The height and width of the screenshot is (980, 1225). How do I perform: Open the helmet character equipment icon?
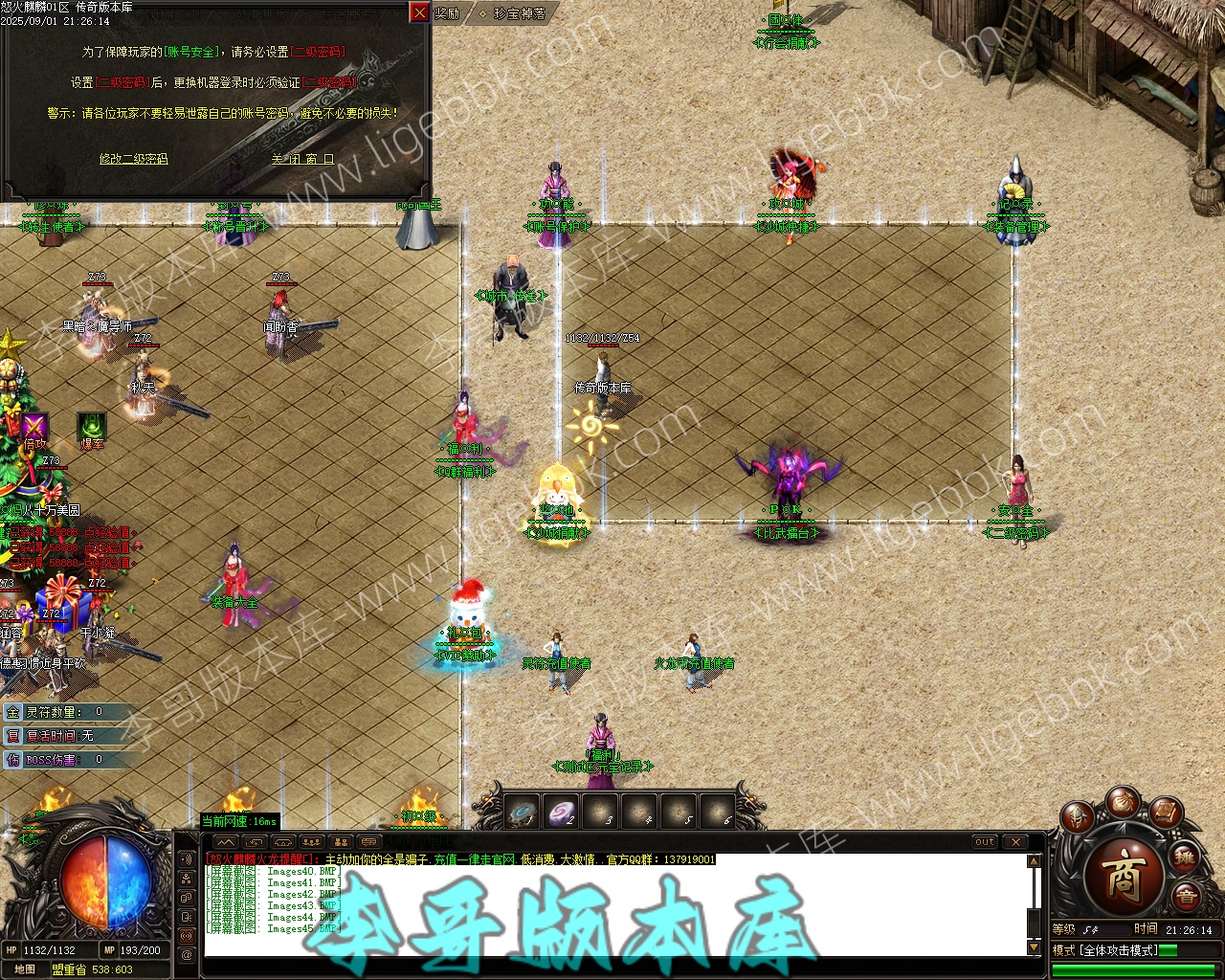click(x=1078, y=818)
